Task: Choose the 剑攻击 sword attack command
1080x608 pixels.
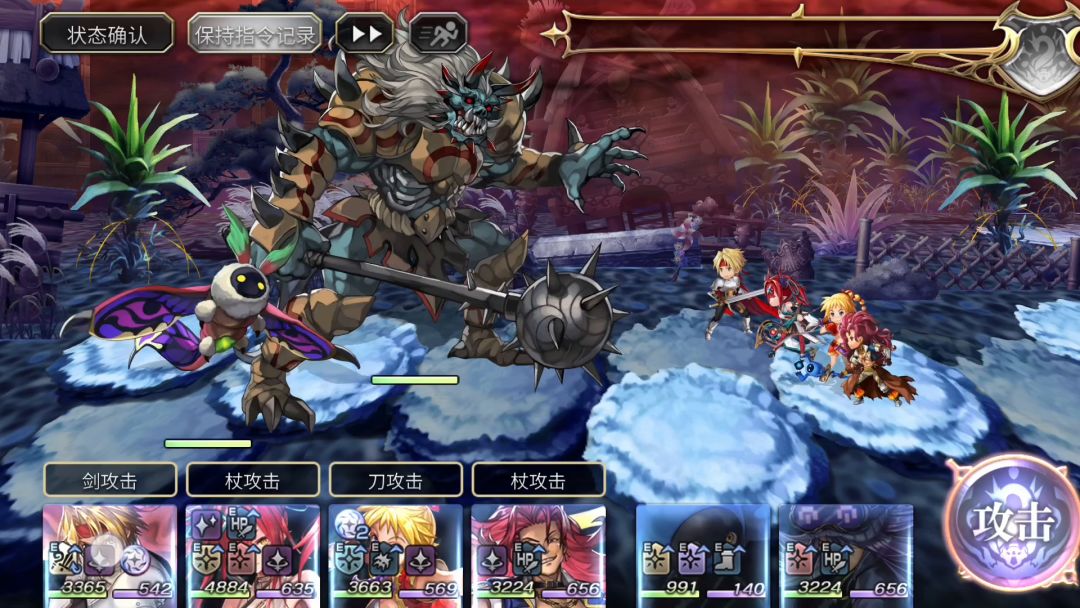Action: pyautogui.click(x=110, y=480)
